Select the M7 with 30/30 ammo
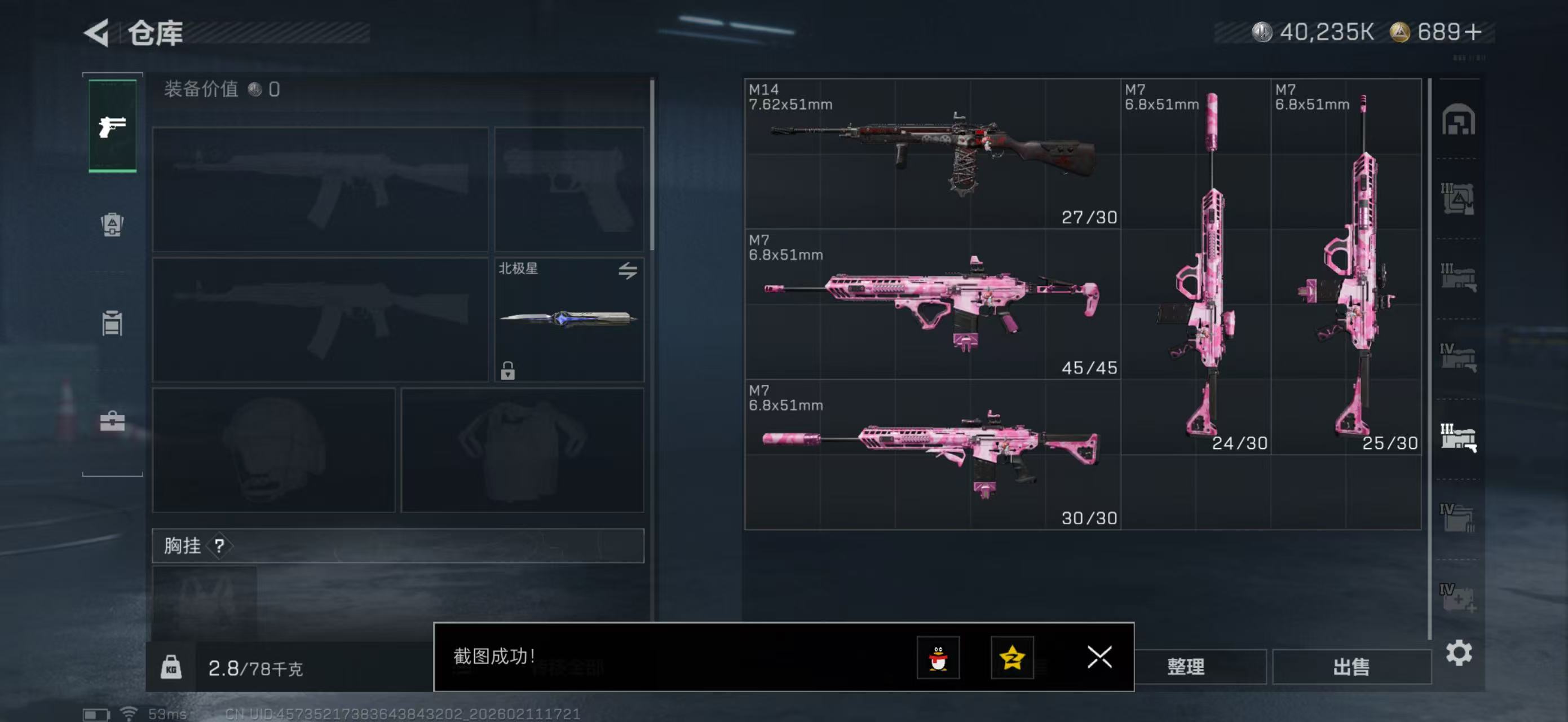The height and width of the screenshot is (722, 1568). click(932, 454)
